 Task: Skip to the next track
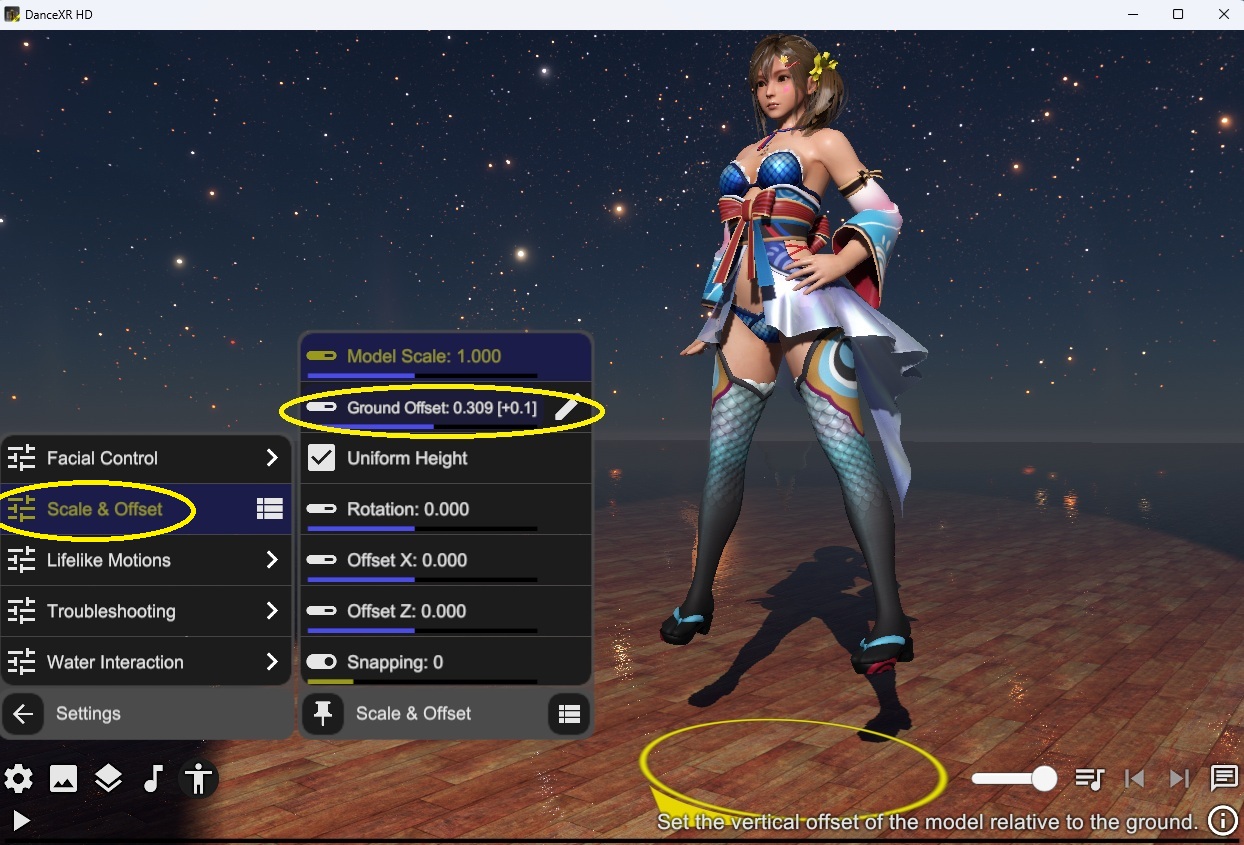1179,779
